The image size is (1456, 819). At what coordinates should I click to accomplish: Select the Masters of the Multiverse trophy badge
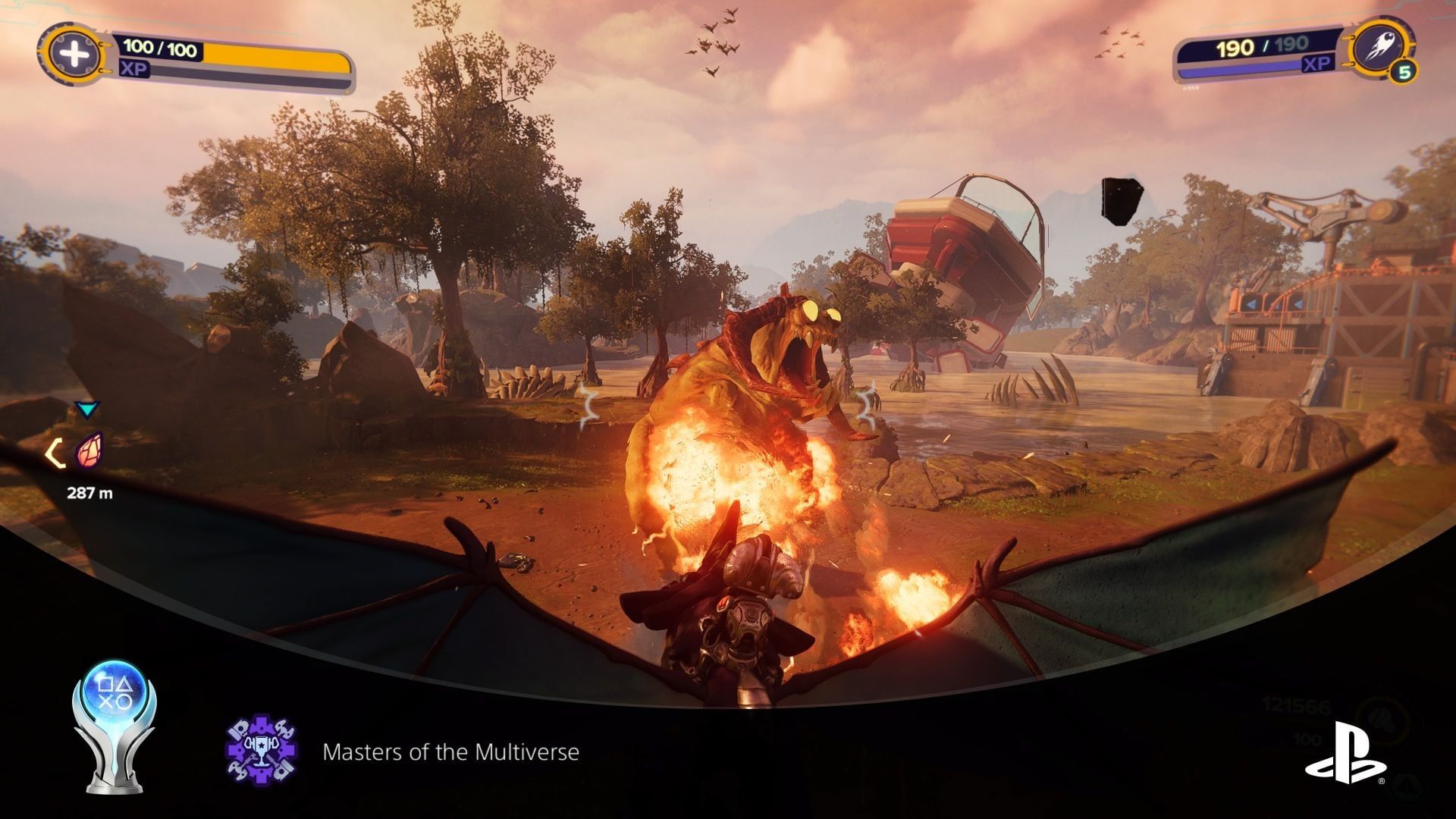pyautogui.click(x=262, y=750)
